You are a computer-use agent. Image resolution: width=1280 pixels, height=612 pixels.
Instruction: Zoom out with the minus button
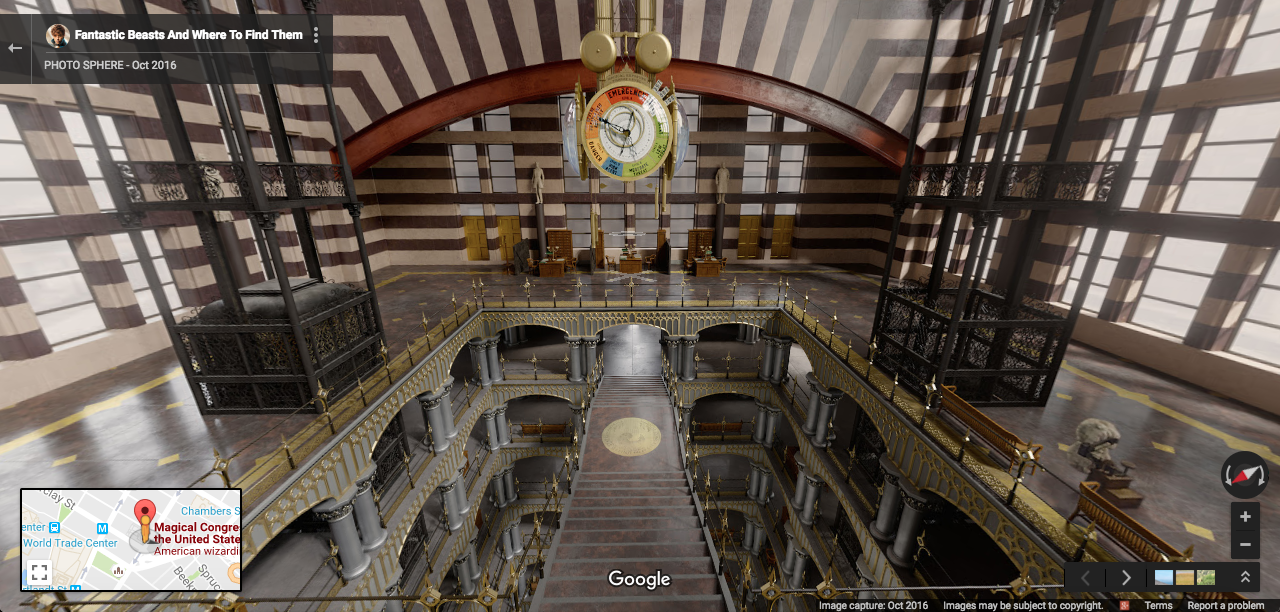[x=1245, y=546]
